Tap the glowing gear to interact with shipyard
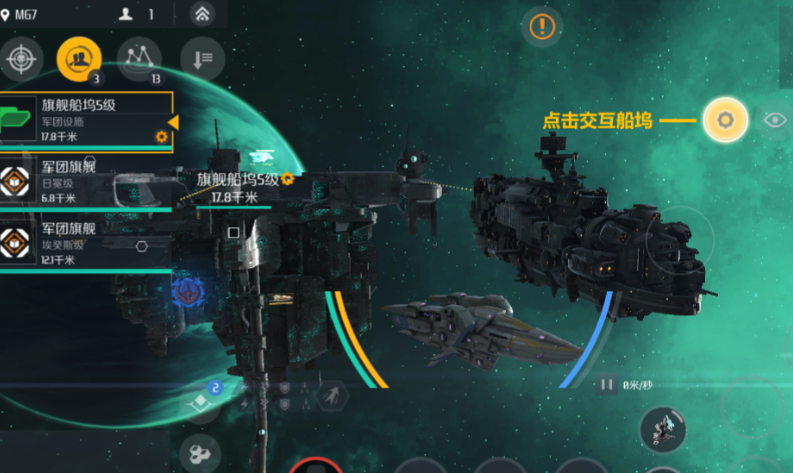The height and width of the screenshot is (473, 793). 725,120
